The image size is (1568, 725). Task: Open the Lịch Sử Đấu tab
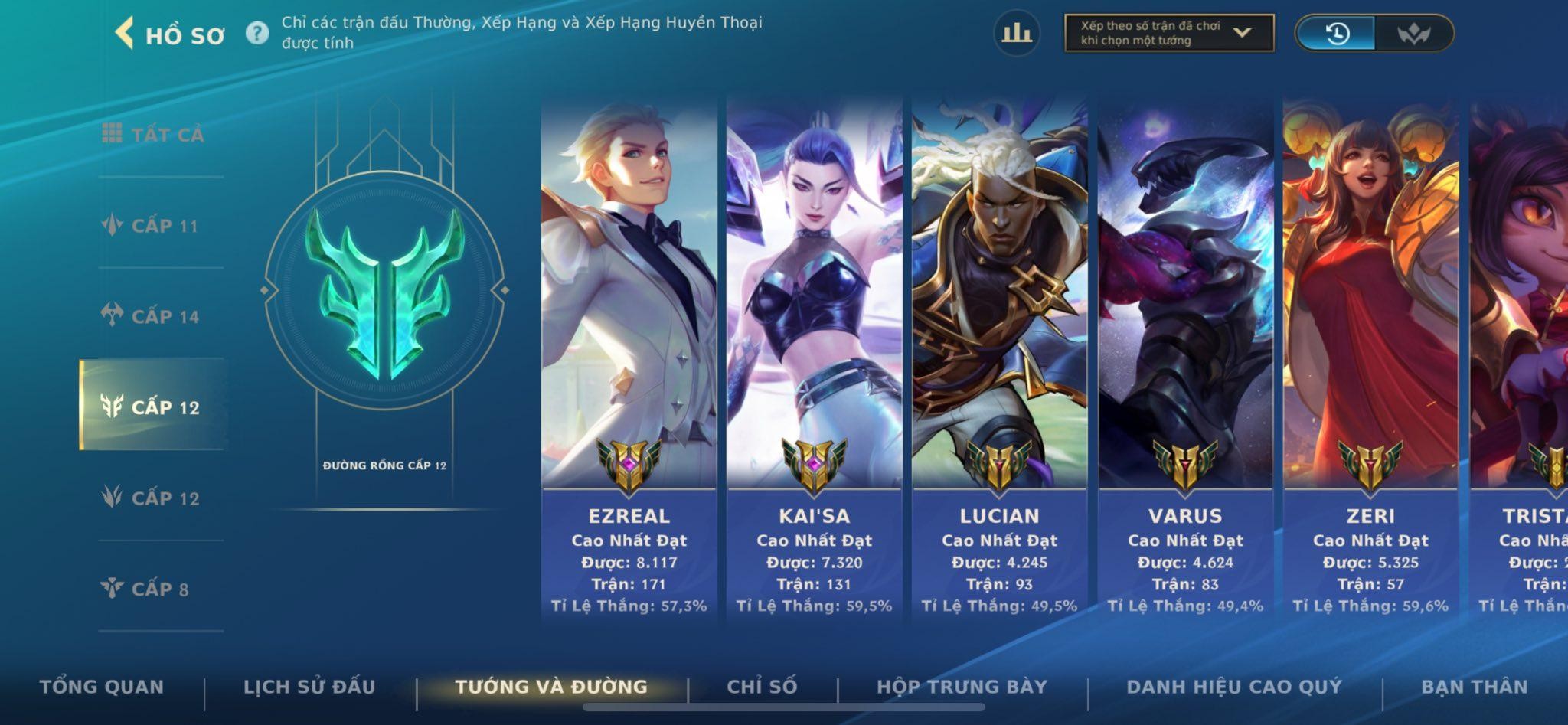309,687
